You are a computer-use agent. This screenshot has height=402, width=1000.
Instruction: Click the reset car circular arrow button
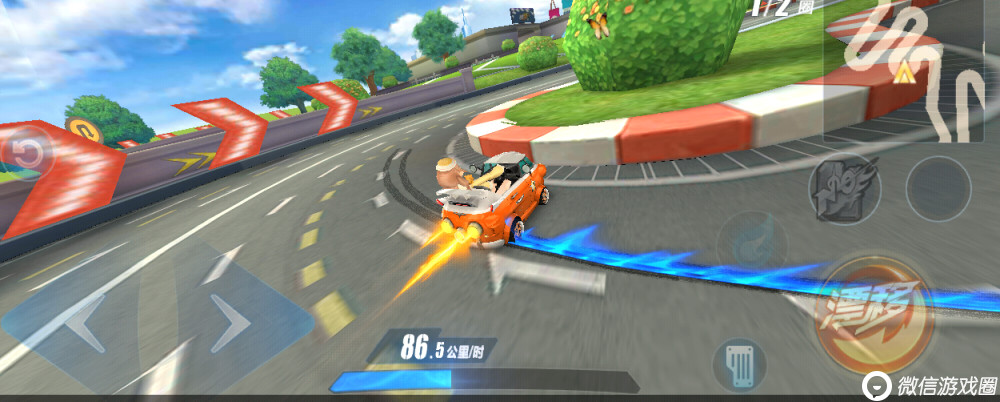point(30,153)
